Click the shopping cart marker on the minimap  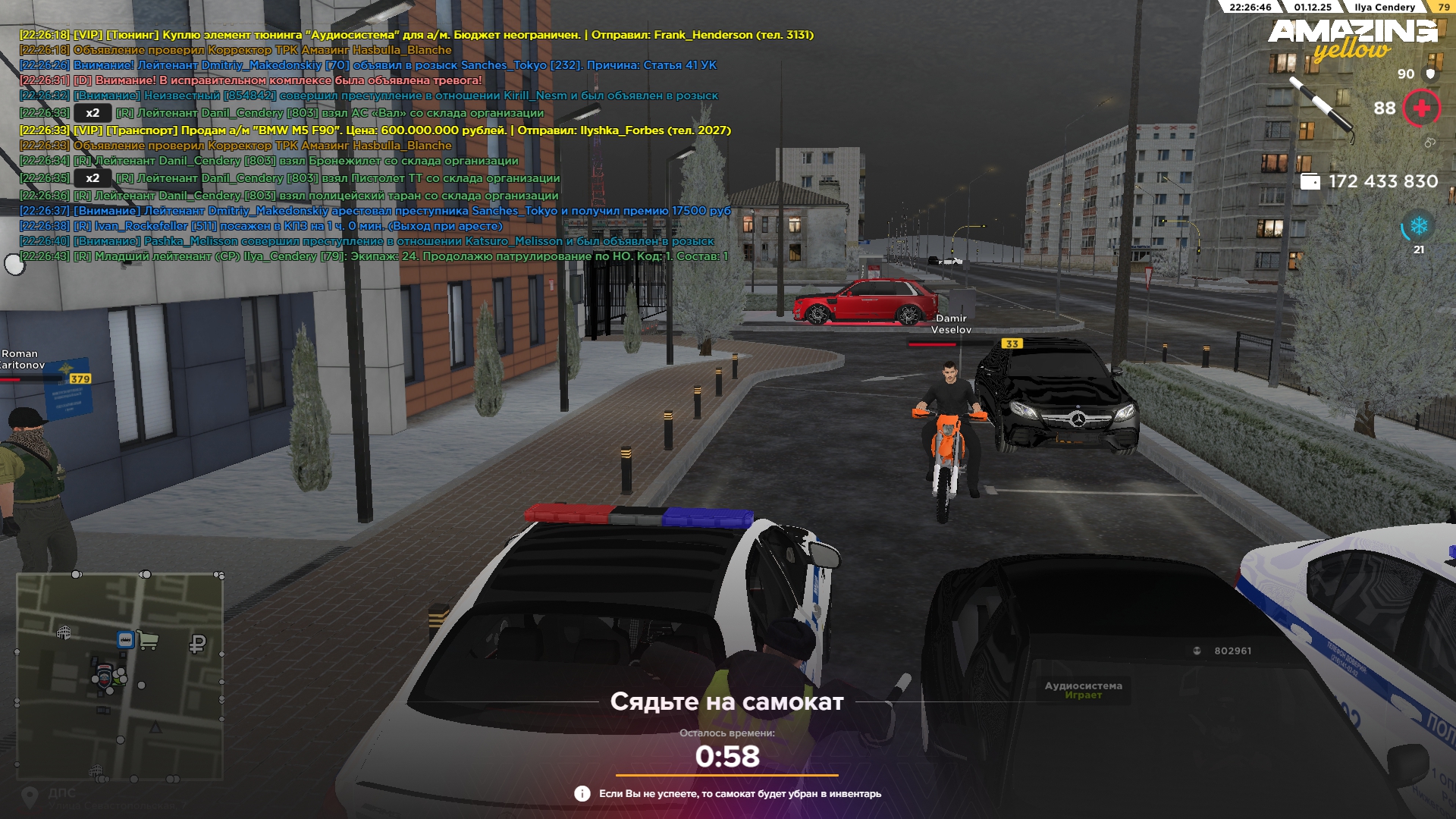click(148, 642)
